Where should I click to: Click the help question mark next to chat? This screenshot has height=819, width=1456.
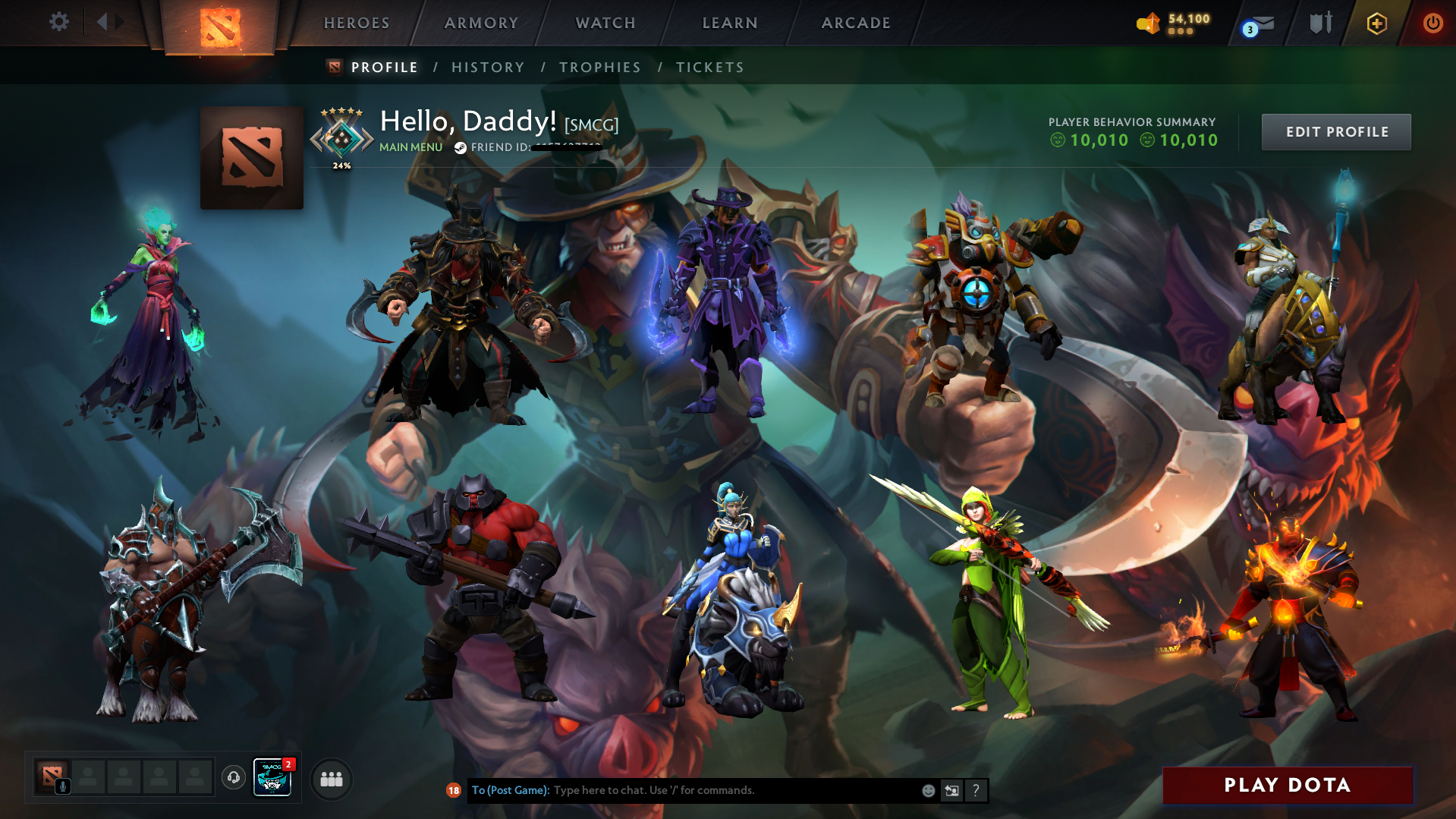coord(976,790)
